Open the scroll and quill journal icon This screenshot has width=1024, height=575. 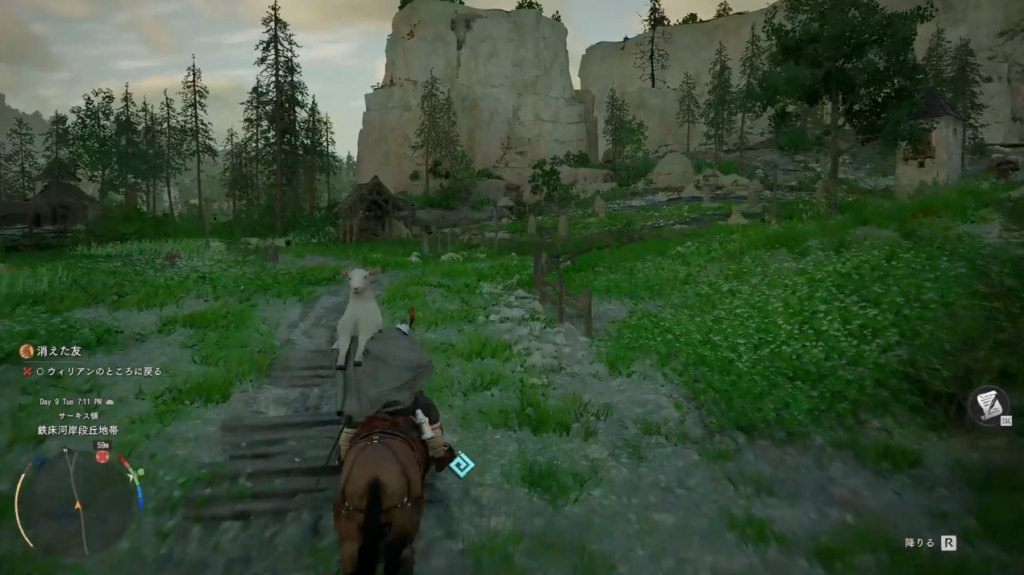988,403
